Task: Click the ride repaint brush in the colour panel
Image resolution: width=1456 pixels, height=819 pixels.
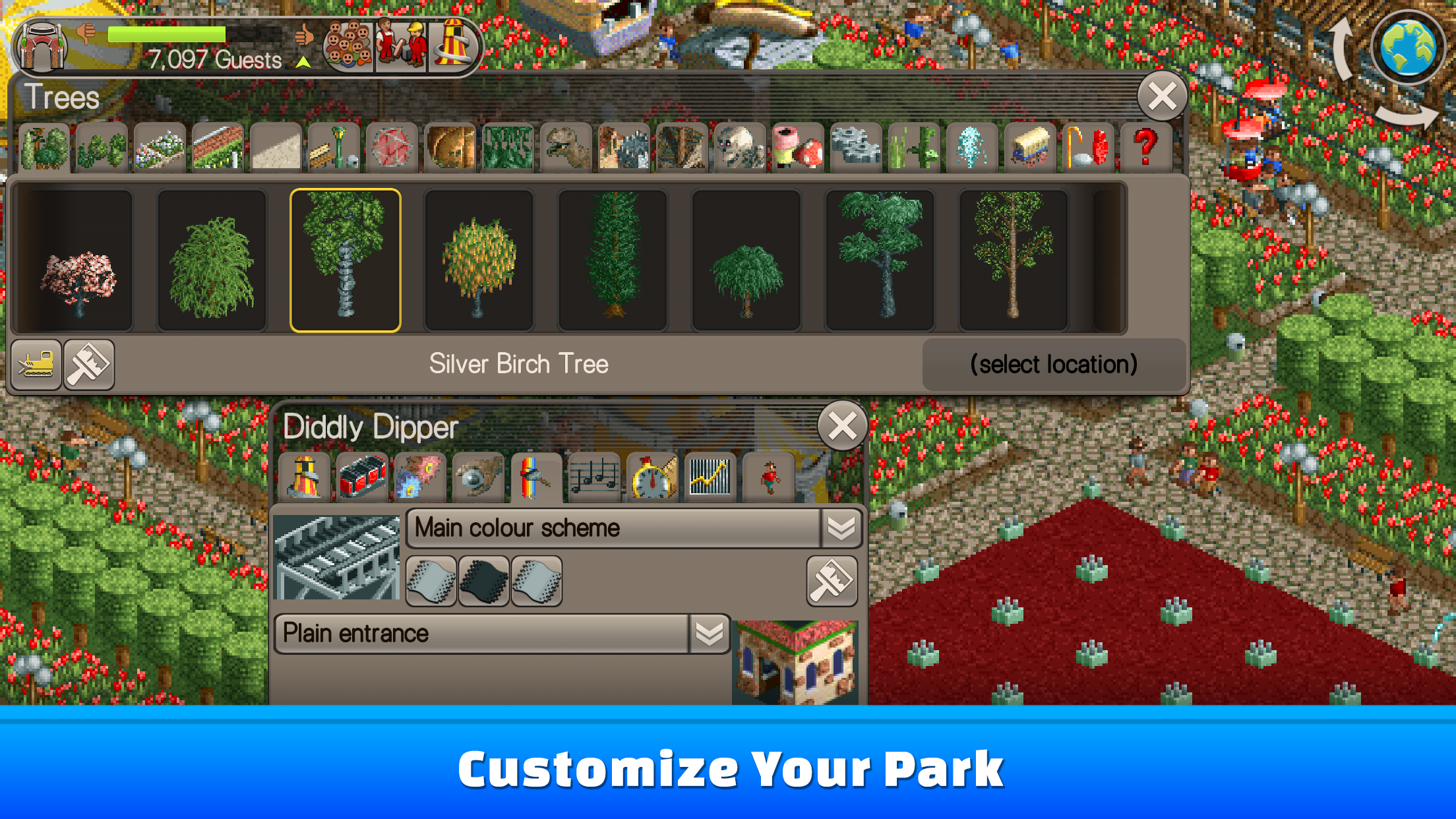Action: pos(832,580)
